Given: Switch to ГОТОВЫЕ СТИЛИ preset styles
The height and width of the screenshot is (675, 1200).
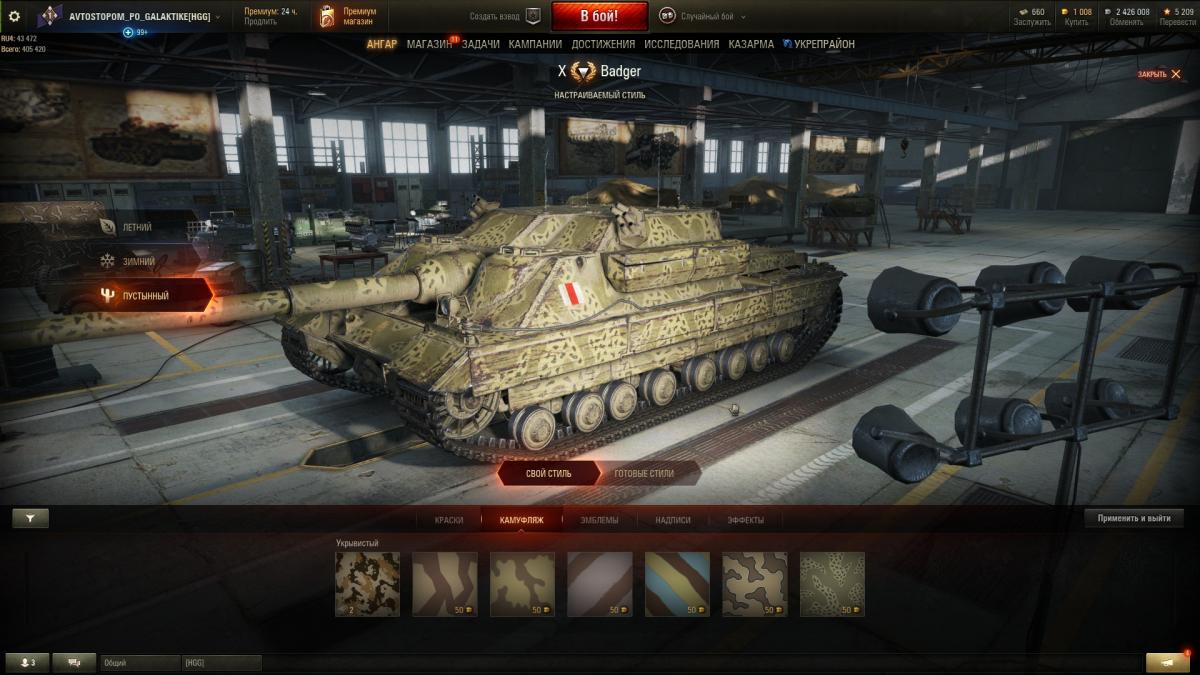Looking at the screenshot, I should (643, 473).
